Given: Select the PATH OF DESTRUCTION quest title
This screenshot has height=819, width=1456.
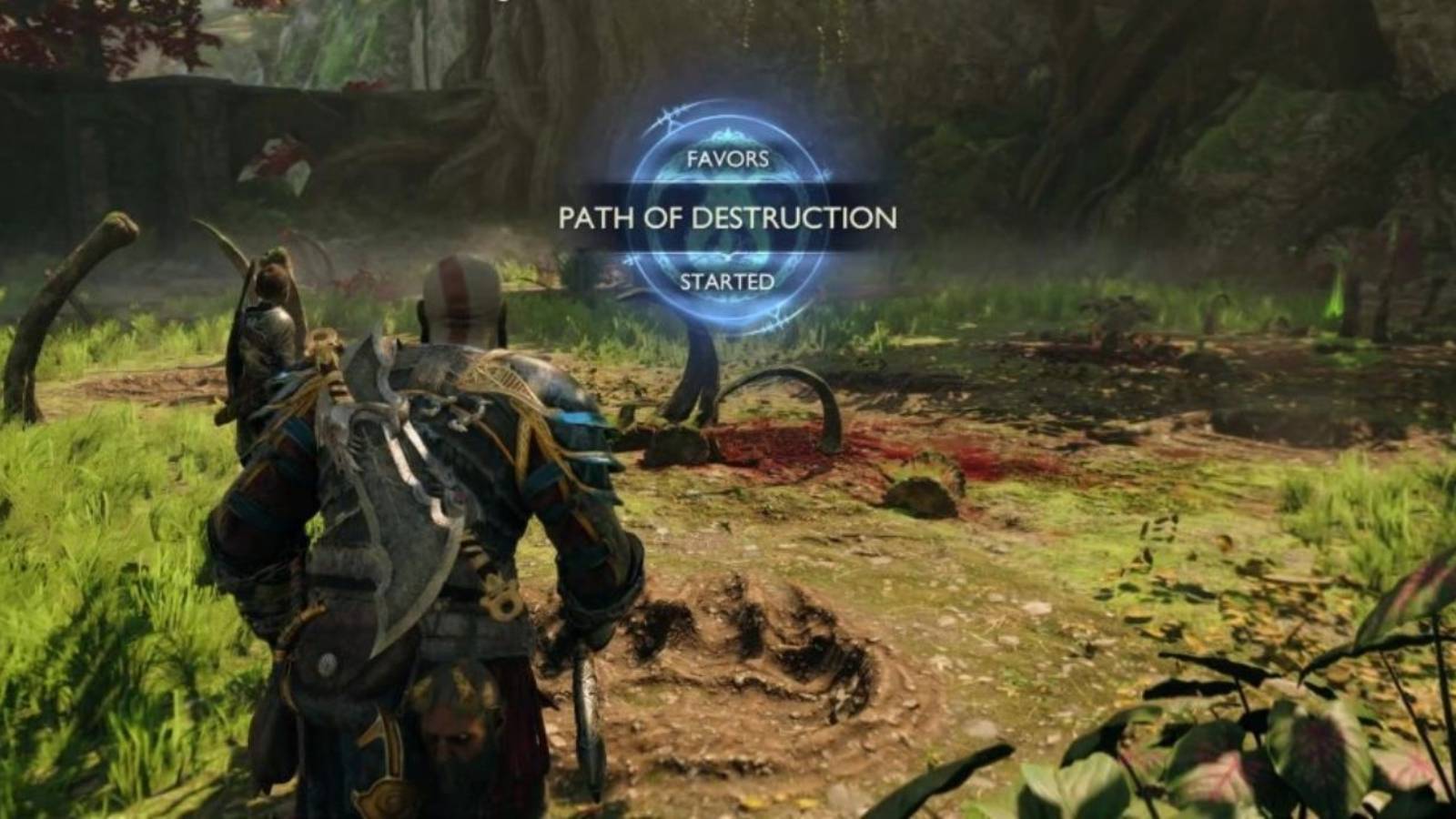Looking at the screenshot, I should 728,218.
